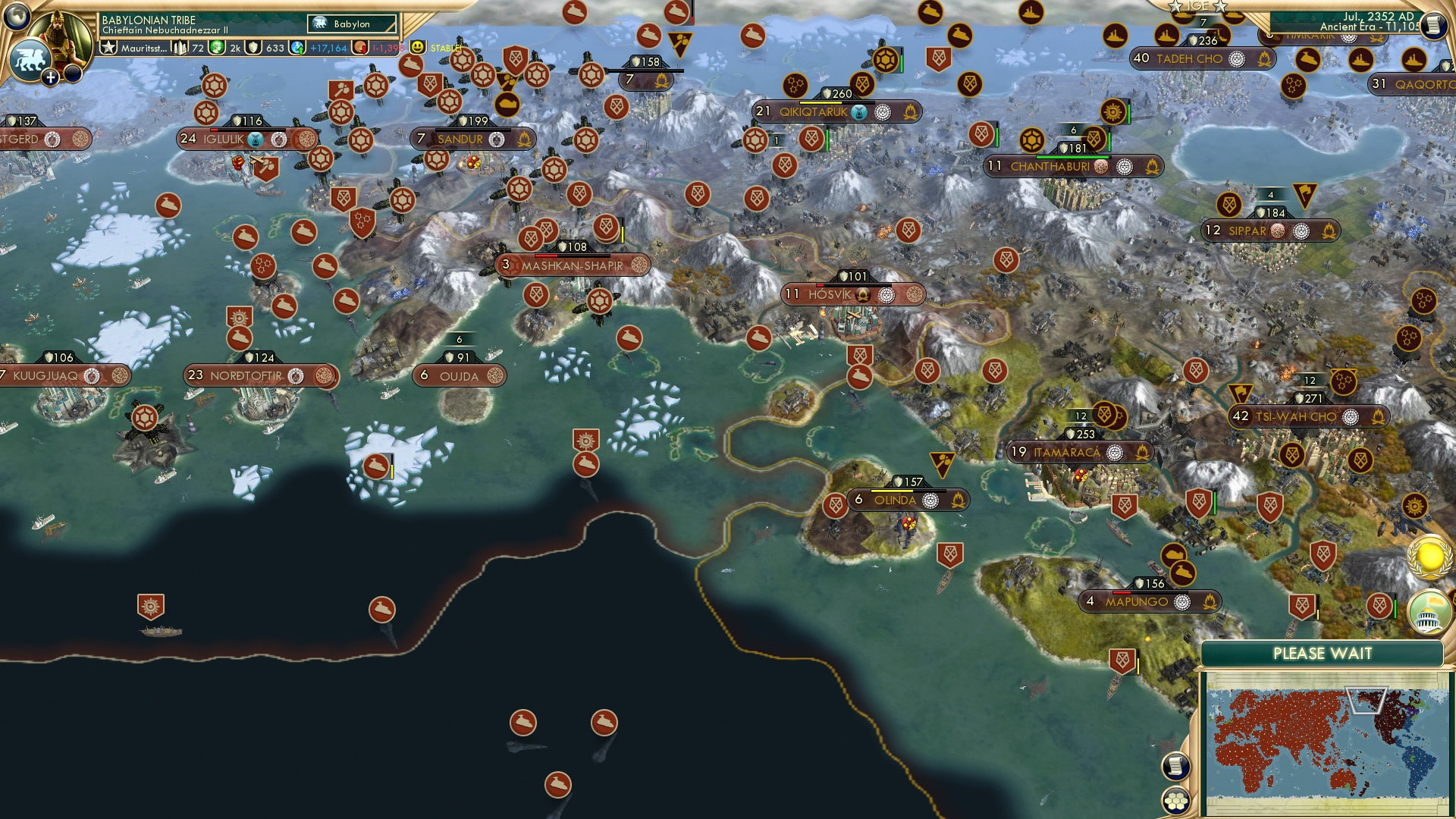Click the gold coin treasury icon
The width and height of the screenshot is (1456, 819).
click(216, 46)
